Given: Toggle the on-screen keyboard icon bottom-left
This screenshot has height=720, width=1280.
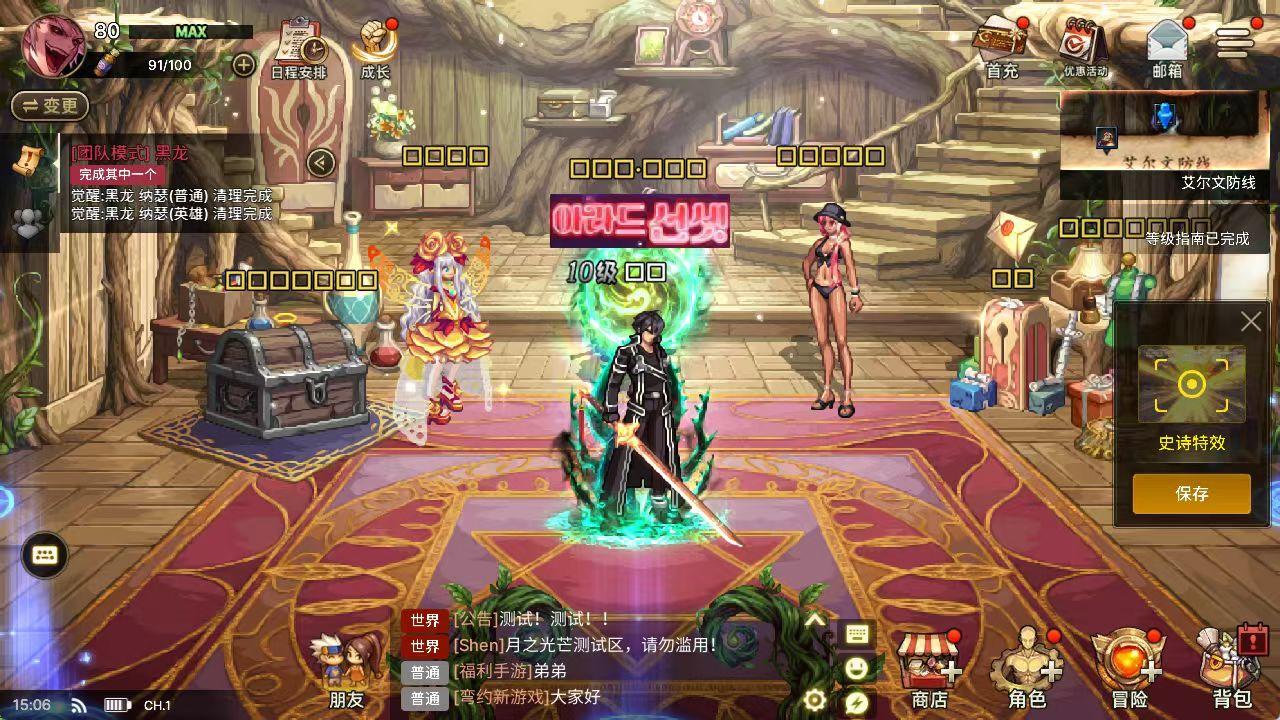Looking at the screenshot, I should (44, 555).
